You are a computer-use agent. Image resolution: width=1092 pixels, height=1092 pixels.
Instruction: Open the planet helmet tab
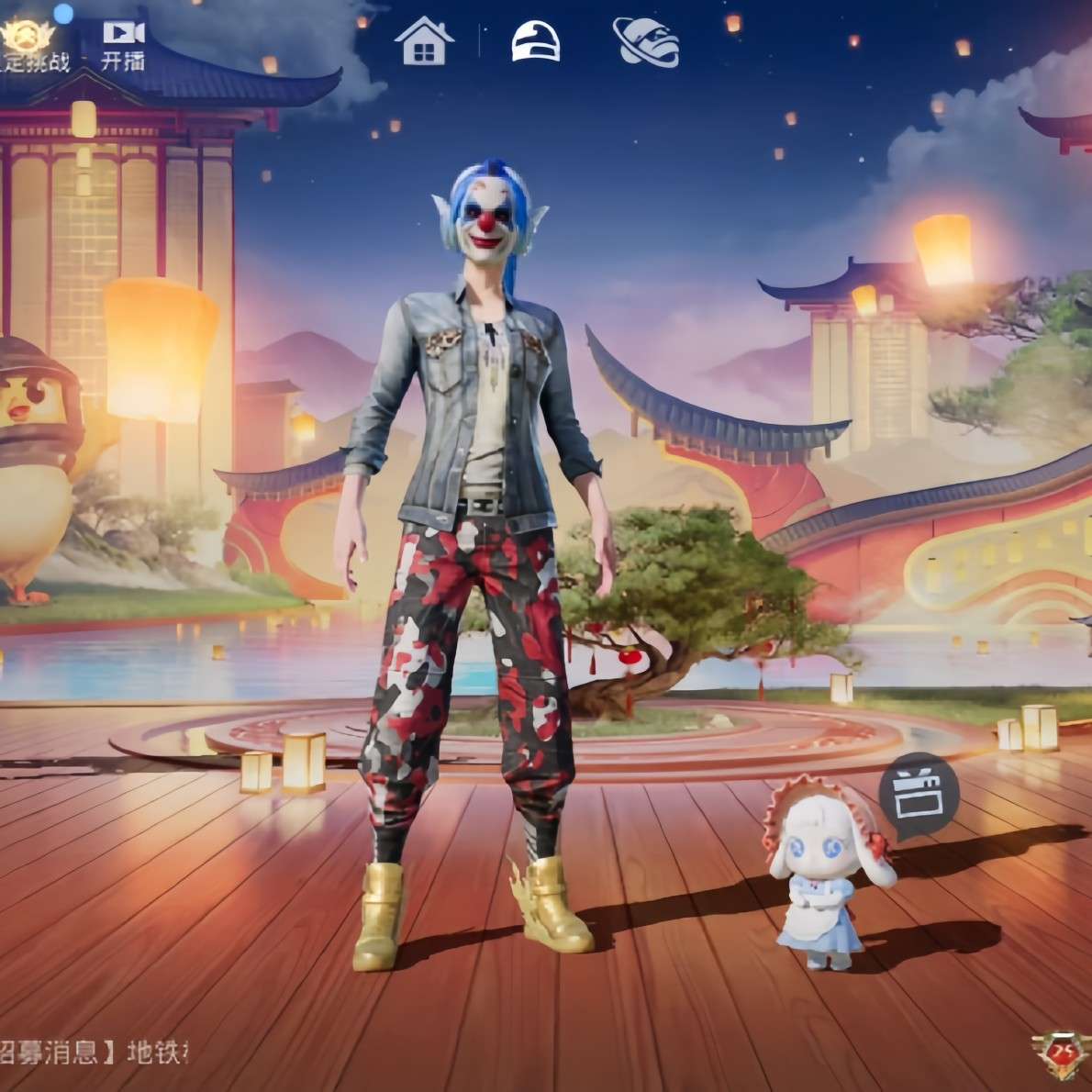(x=646, y=41)
